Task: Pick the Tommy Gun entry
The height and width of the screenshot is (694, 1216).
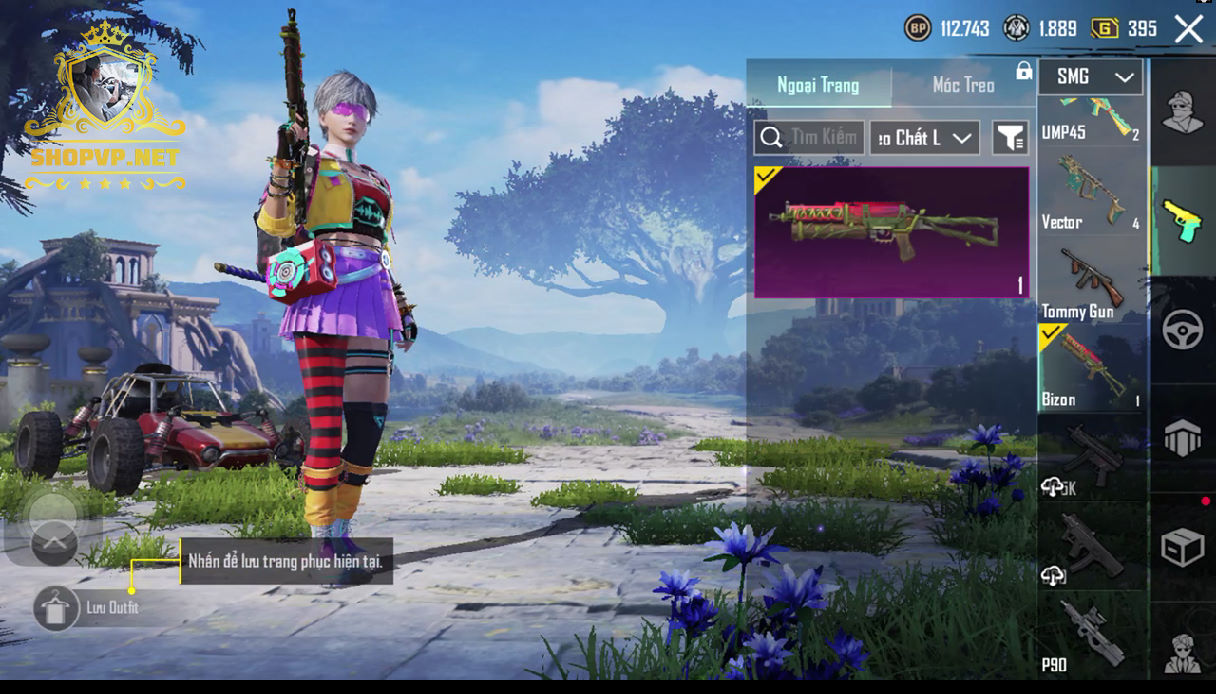Action: [x=1090, y=282]
